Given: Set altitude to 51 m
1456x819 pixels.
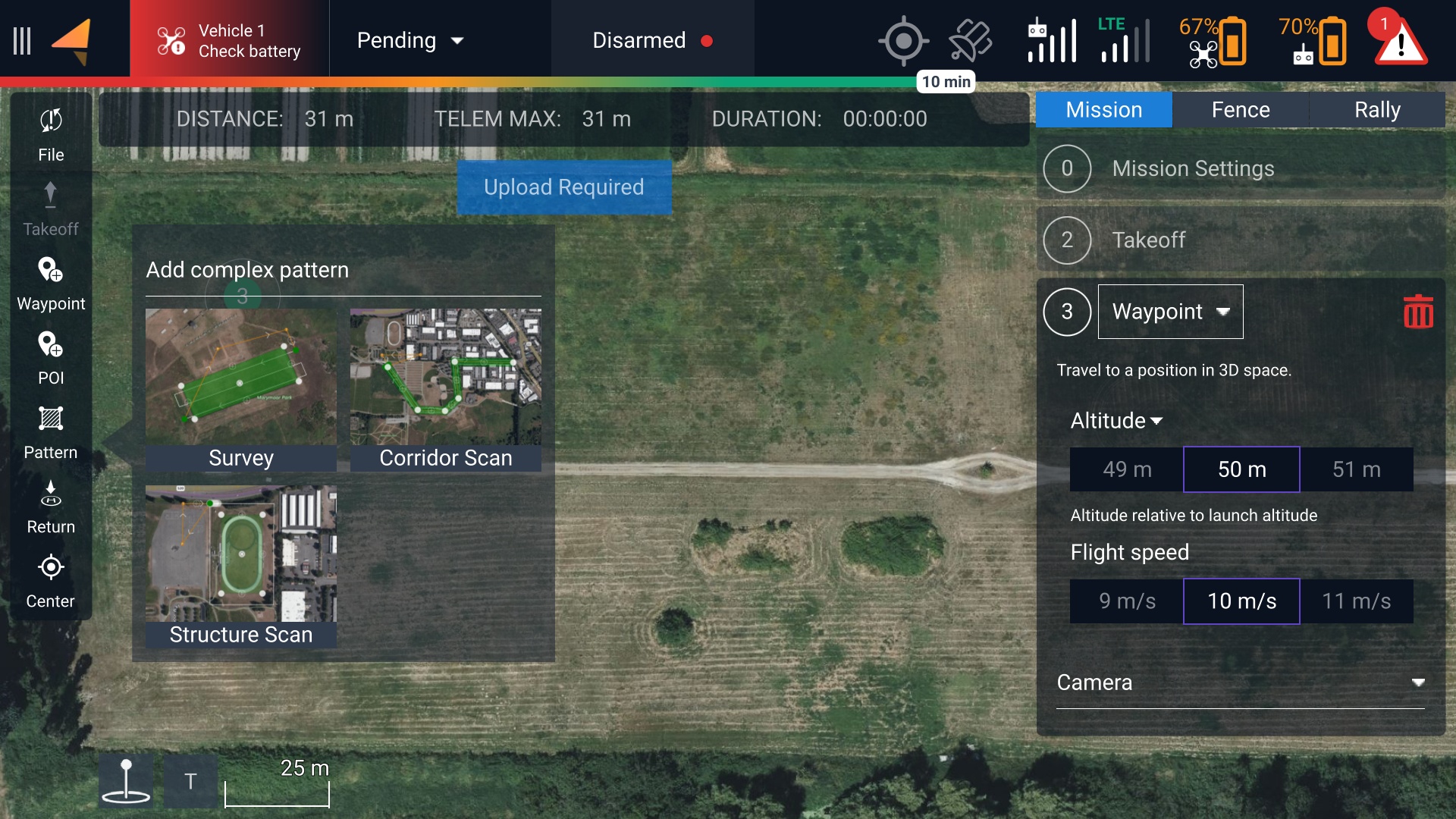Looking at the screenshot, I should point(1356,469).
